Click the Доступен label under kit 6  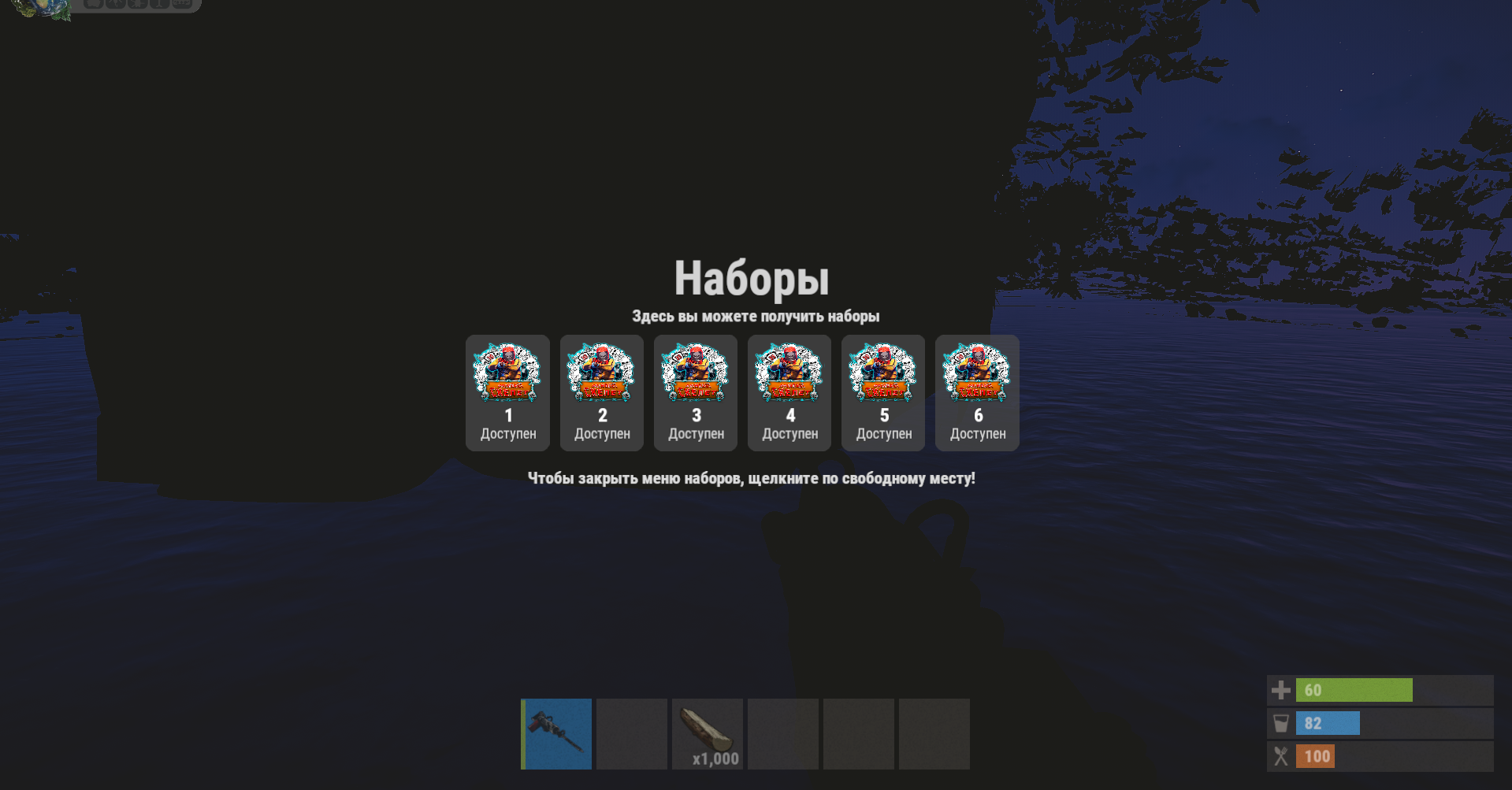pyautogui.click(x=977, y=432)
